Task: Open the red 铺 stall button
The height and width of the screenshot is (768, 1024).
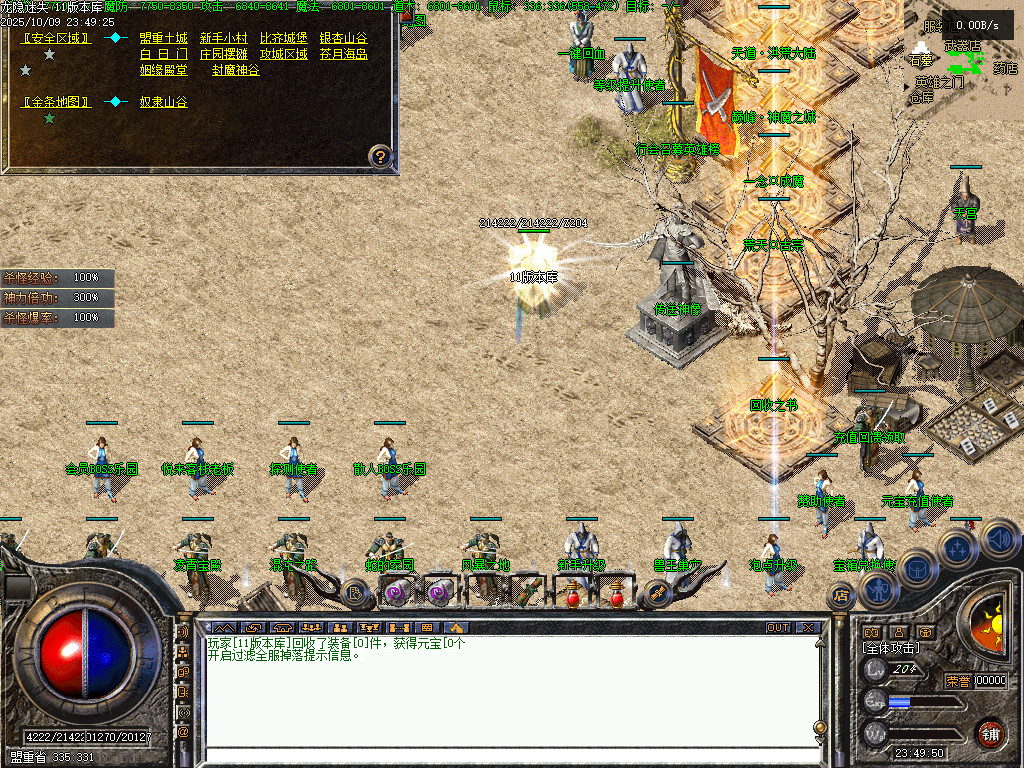Action: (990, 732)
